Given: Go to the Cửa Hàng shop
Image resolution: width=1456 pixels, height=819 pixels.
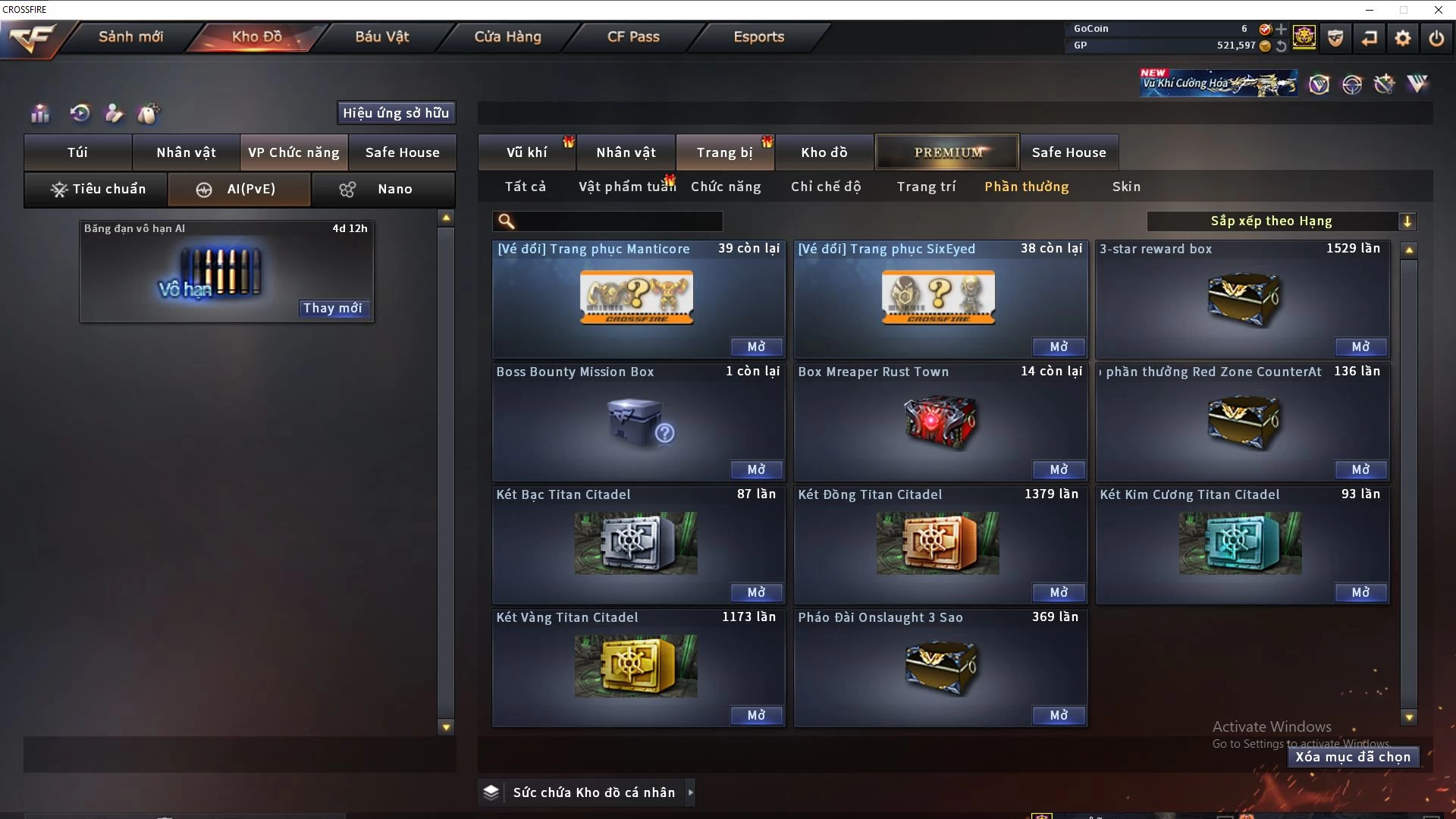Looking at the screenshot, I should point(507,36).
